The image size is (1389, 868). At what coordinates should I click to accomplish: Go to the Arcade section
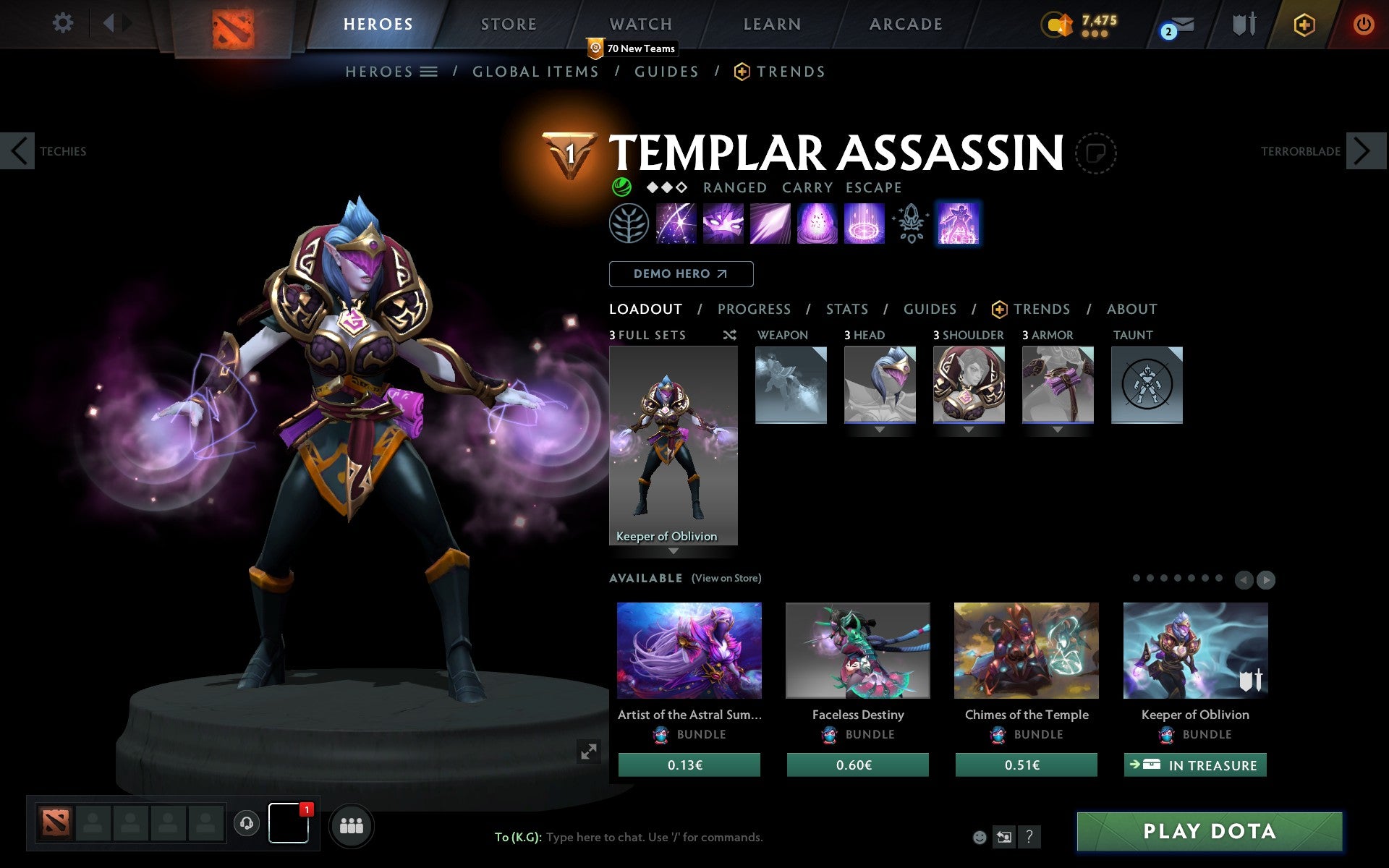pos(906,25)
